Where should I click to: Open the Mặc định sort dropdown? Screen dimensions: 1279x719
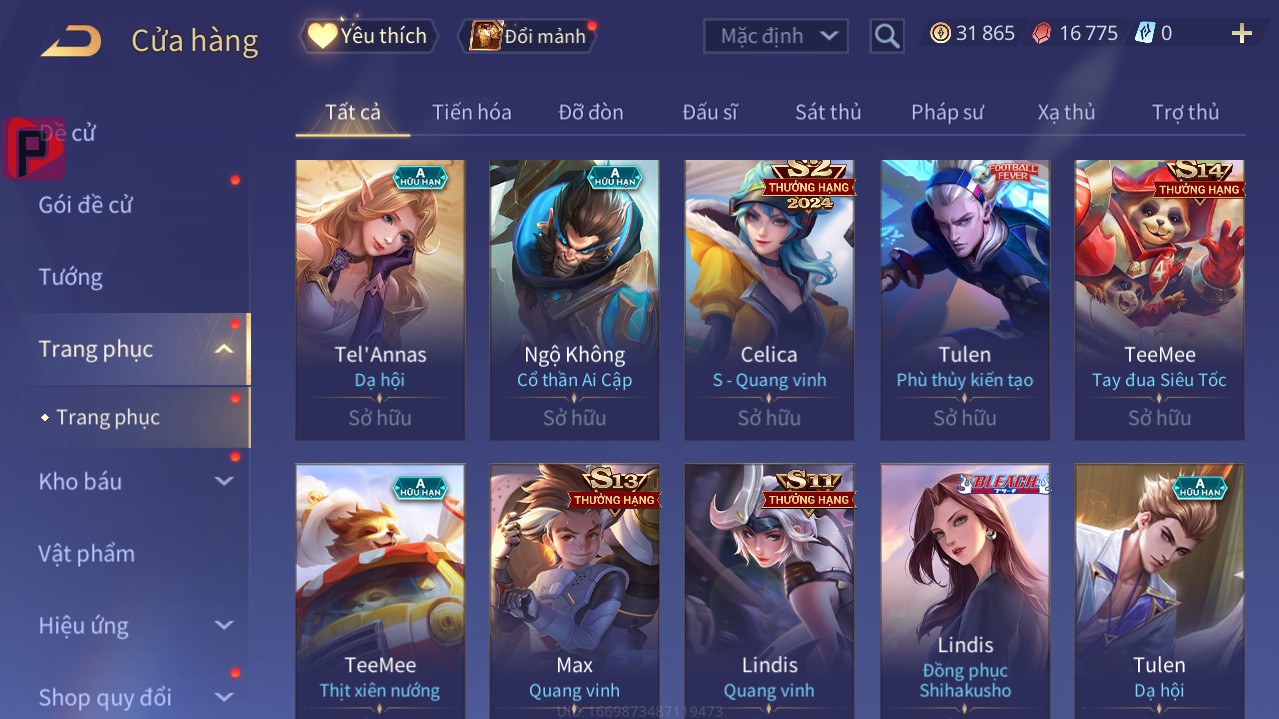coord(776,36)
